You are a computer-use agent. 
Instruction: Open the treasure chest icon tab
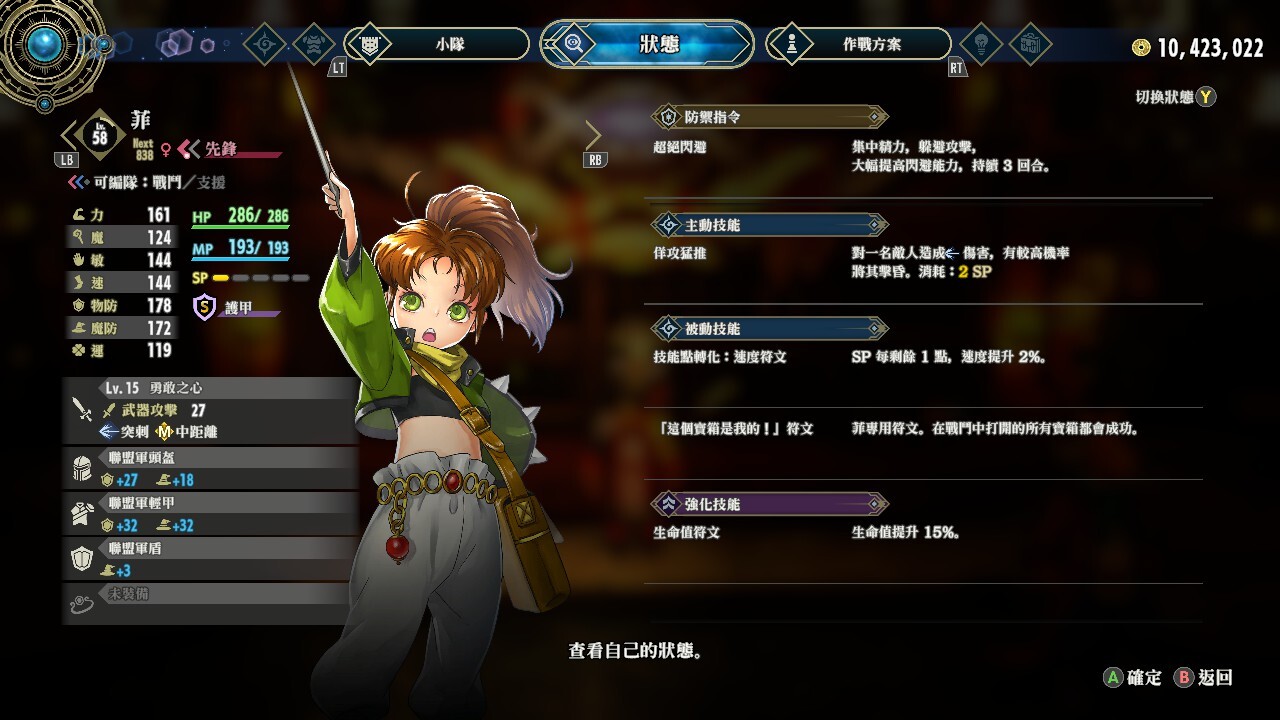(x=1030, y=44)
